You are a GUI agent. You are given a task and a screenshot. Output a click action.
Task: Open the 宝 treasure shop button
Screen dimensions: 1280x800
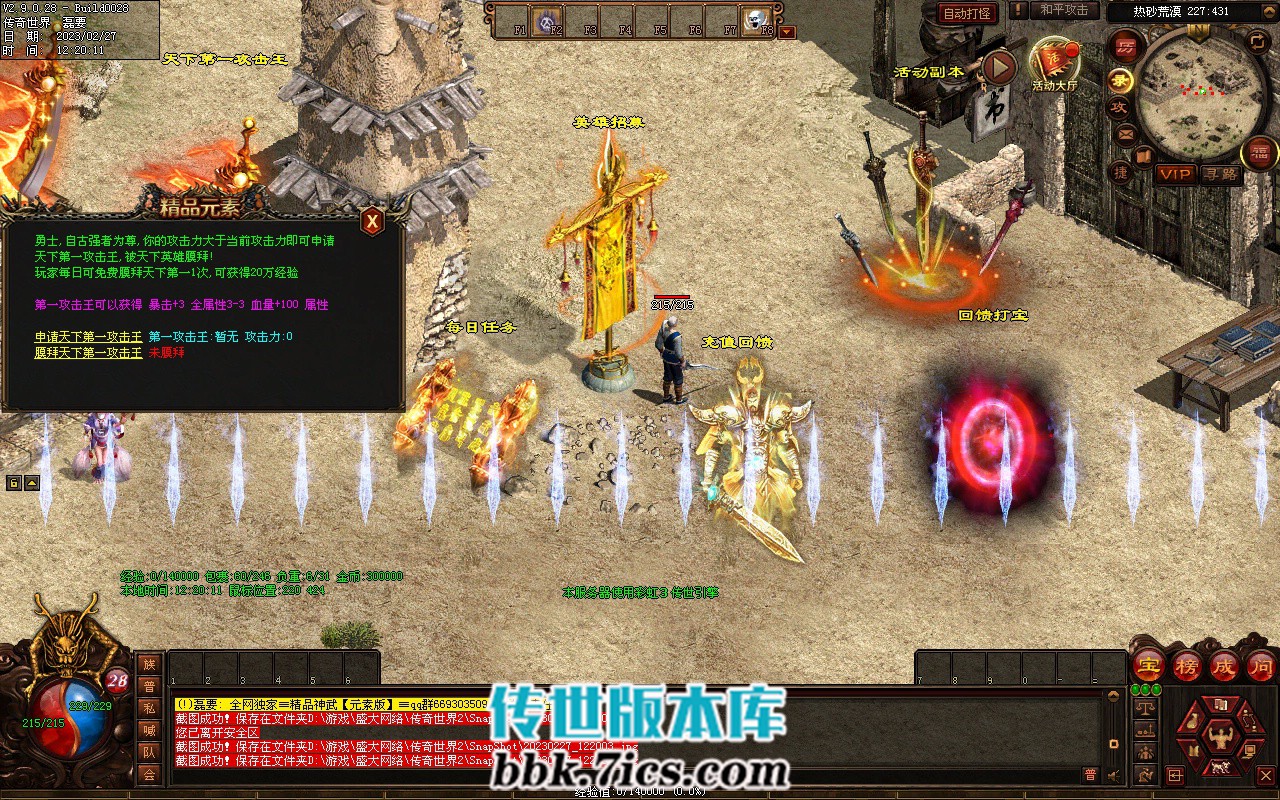(1150, 664)
